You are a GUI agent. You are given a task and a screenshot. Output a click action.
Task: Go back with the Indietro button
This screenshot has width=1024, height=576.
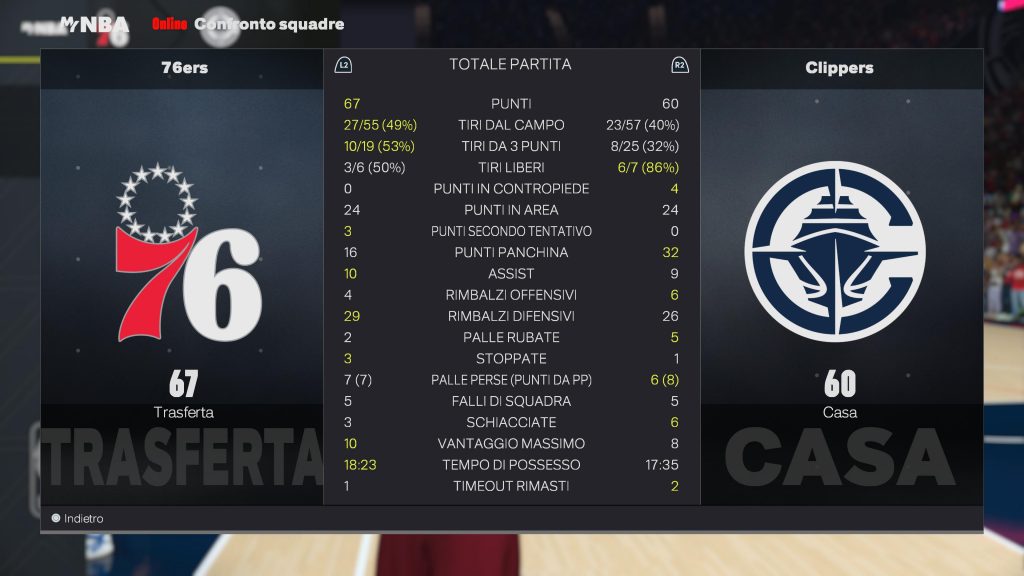[x=78, y=519]
